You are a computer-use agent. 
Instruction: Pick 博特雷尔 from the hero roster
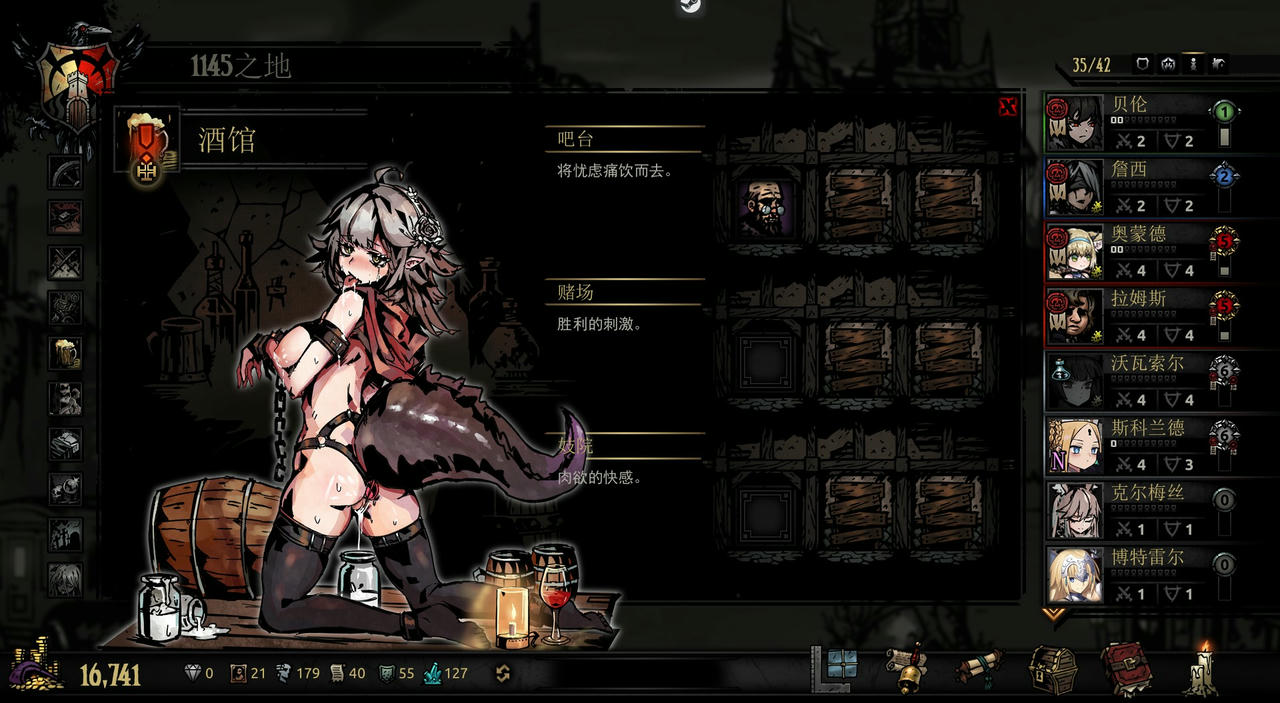[x=1130, y=573]
